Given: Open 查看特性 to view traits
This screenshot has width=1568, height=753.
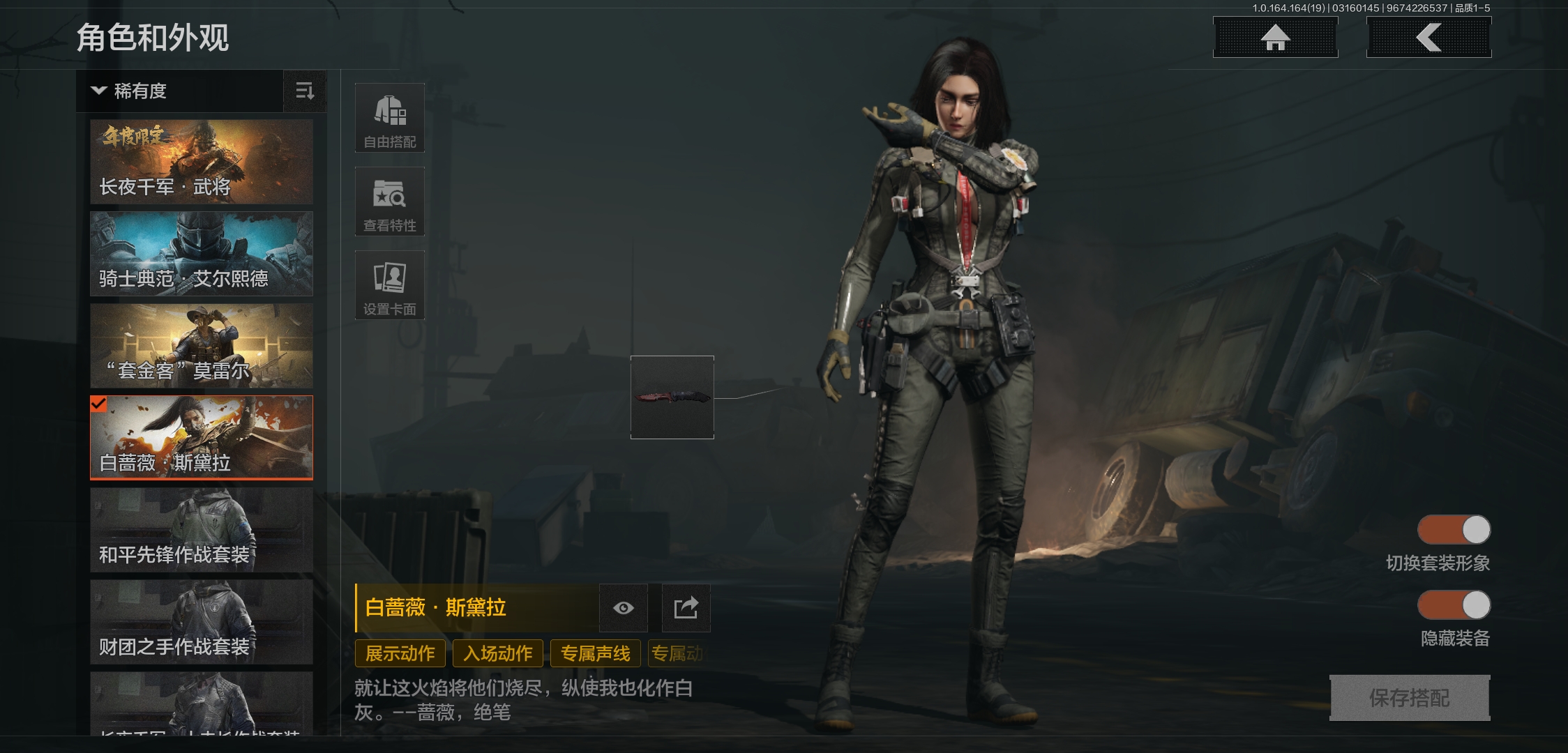Looking at the screenshot, I should click(390, 202).
